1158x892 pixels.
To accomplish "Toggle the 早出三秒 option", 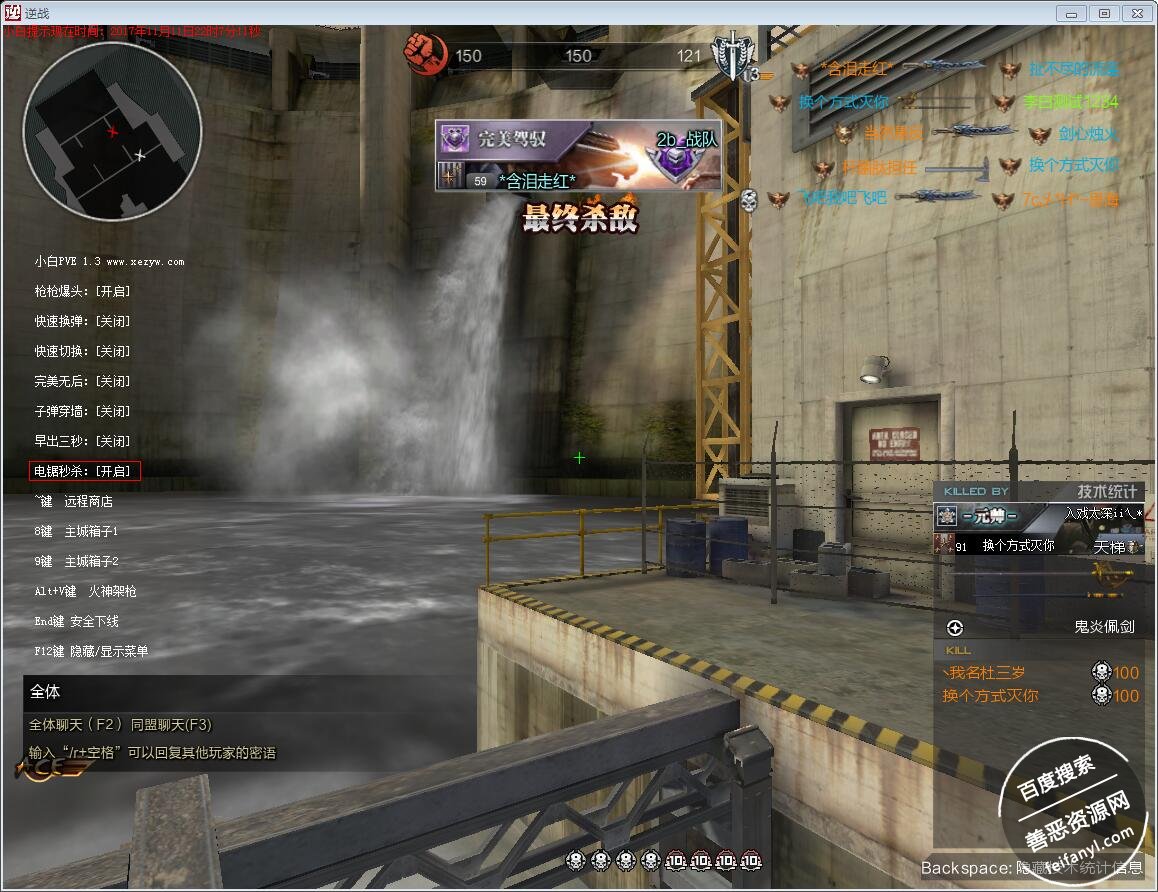I will (82, 441).
